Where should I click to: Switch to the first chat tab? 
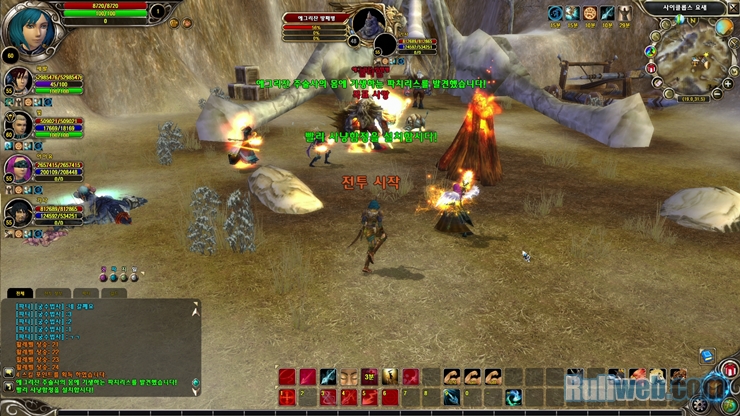18,294
